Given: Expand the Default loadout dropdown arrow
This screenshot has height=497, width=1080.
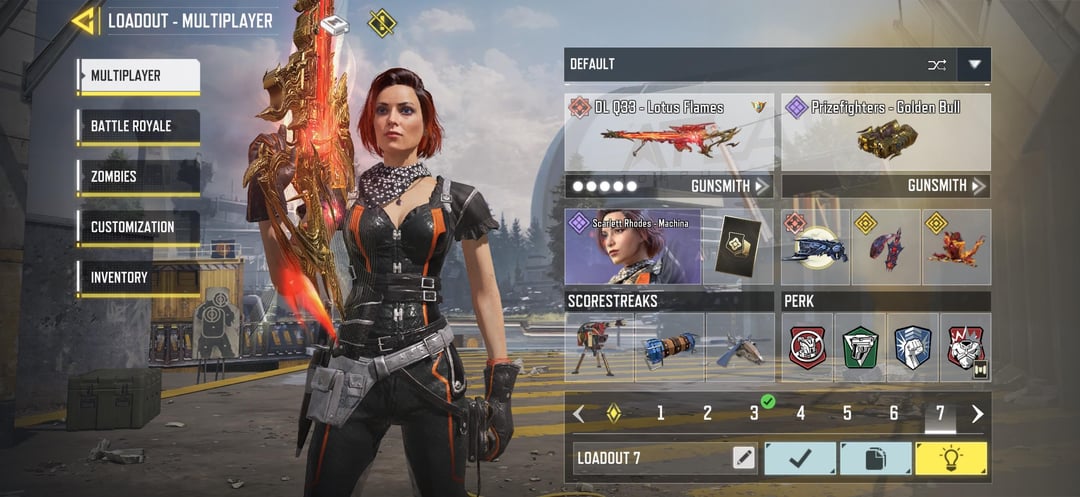Looking at the screenshot, I should coord(974,65).
